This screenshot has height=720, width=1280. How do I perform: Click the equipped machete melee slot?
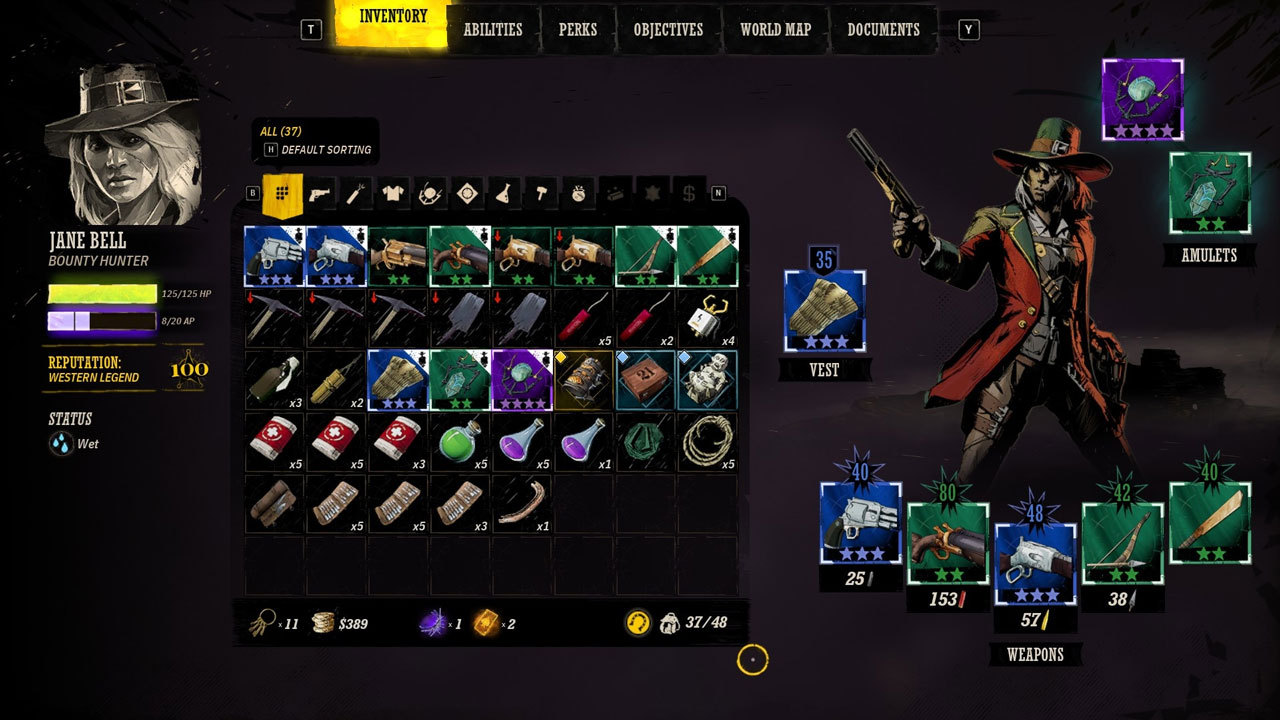point(1209,522)
